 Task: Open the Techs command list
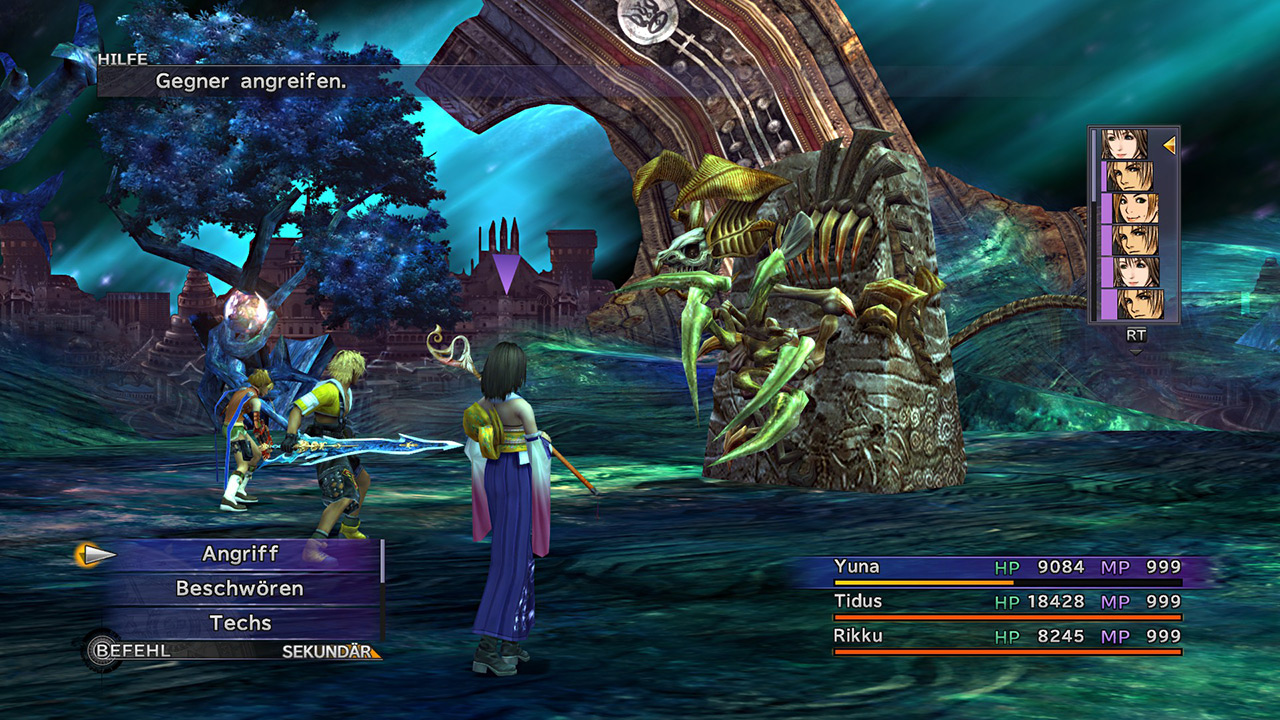[x=240, y=623]
